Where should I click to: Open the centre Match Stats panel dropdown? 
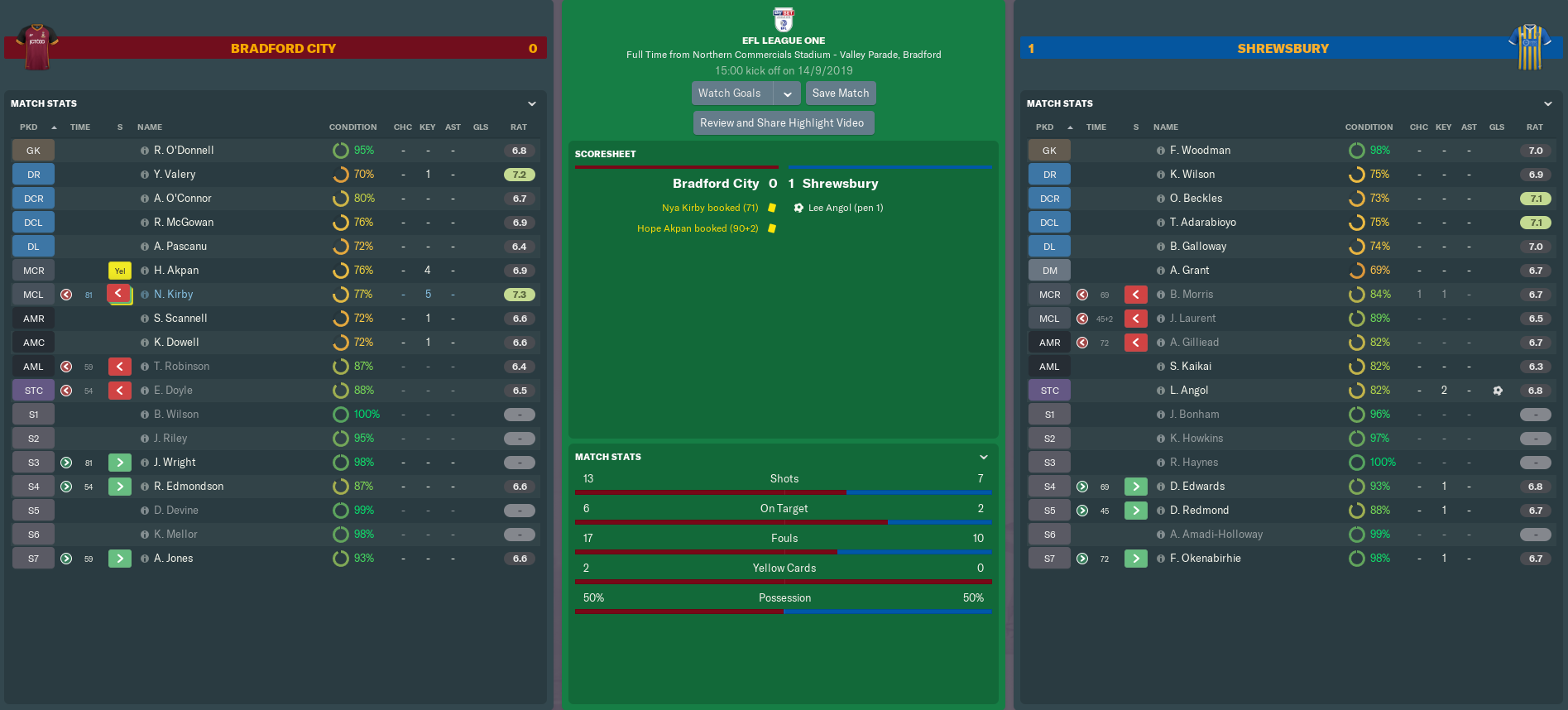tap(983, 458)
